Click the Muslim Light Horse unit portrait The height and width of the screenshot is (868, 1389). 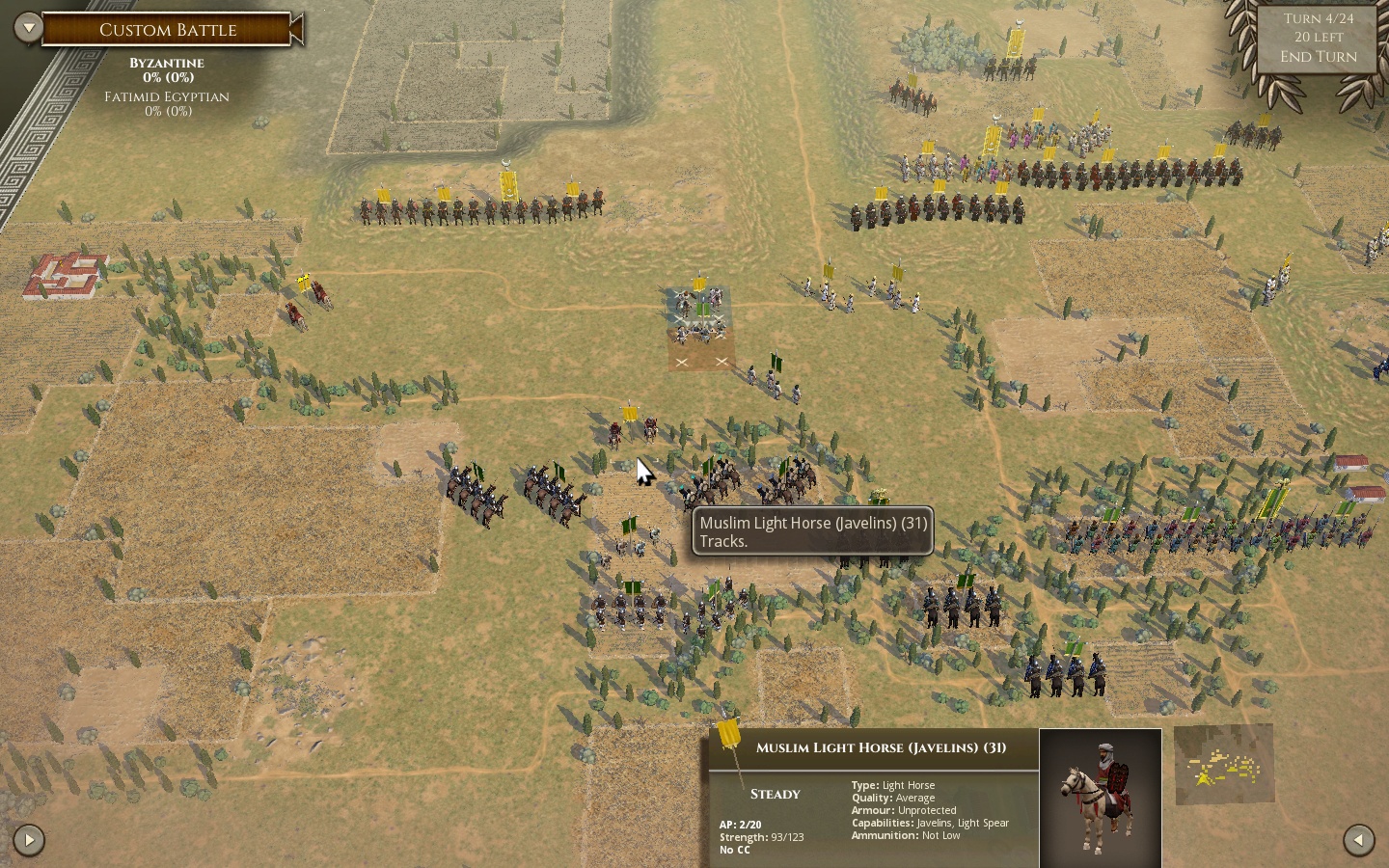1100,798
